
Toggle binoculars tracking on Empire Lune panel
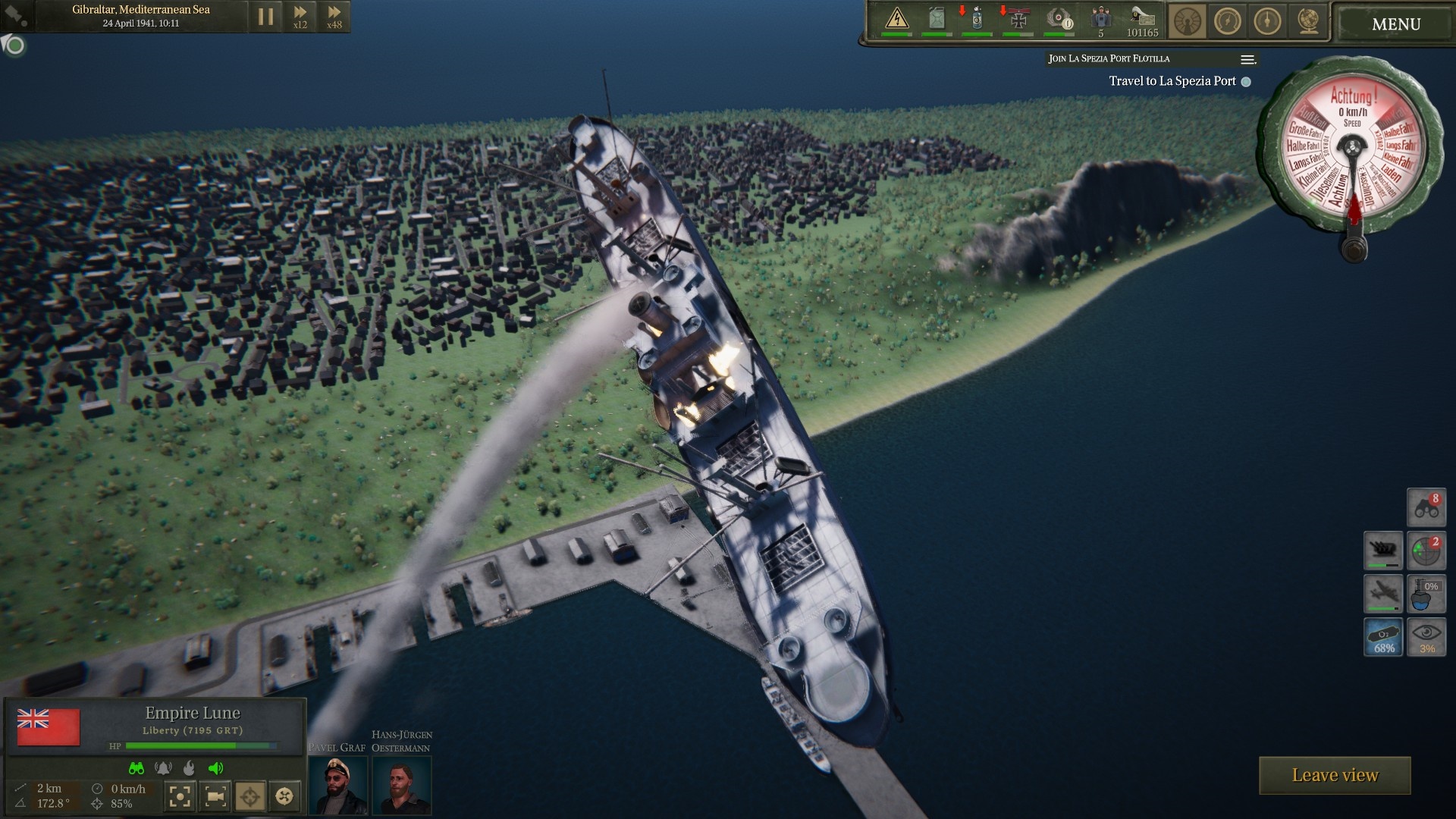136,768
